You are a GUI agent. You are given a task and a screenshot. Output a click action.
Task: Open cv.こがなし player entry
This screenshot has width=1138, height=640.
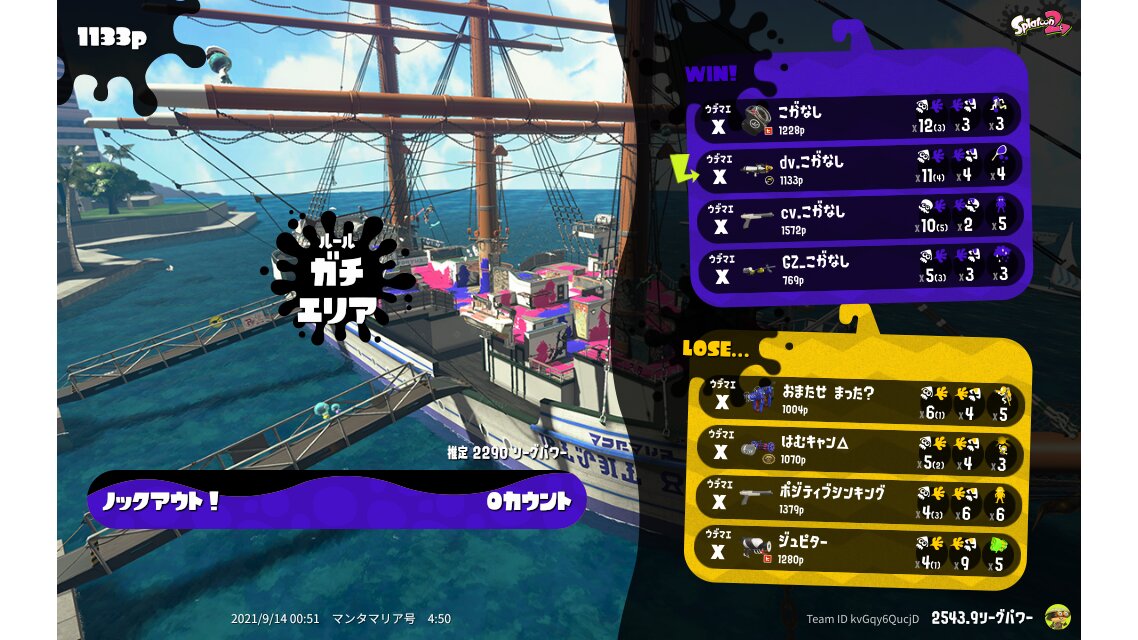pos(858,218)
